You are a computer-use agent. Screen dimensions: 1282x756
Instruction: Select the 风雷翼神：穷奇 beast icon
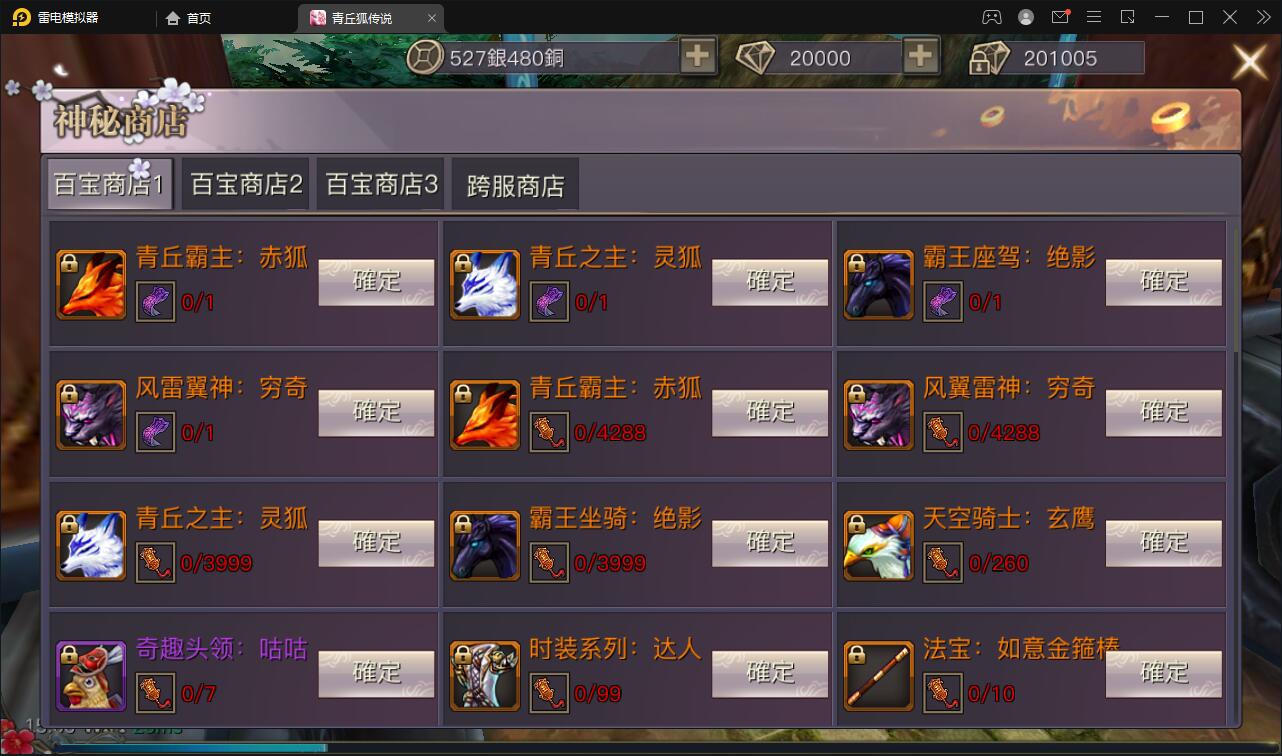90,413
